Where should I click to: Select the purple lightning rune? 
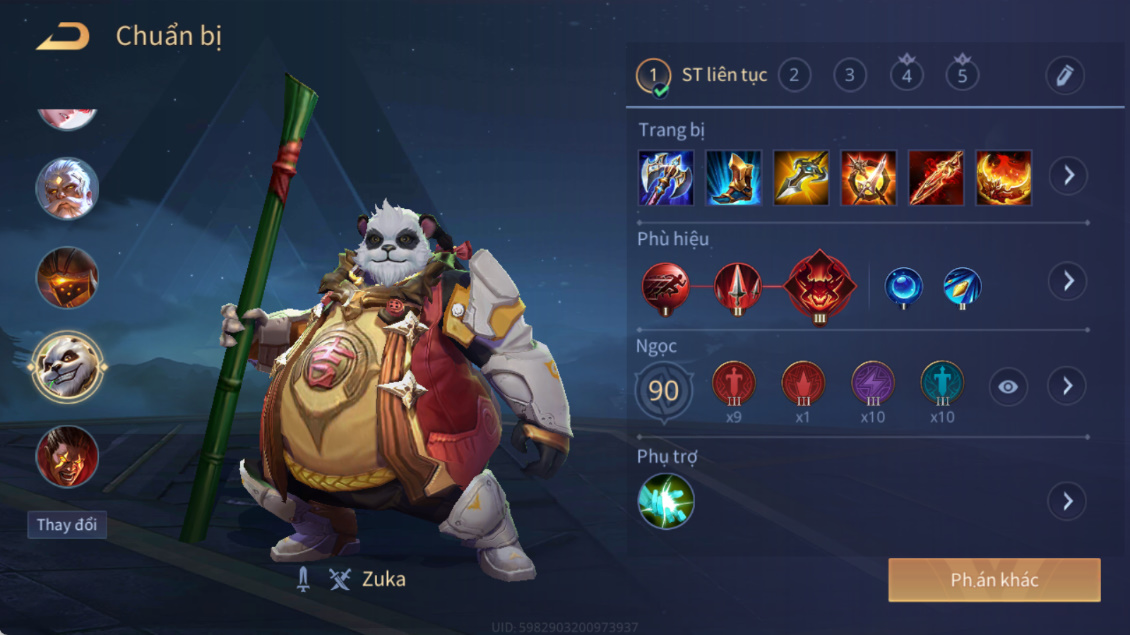[872, 385]
